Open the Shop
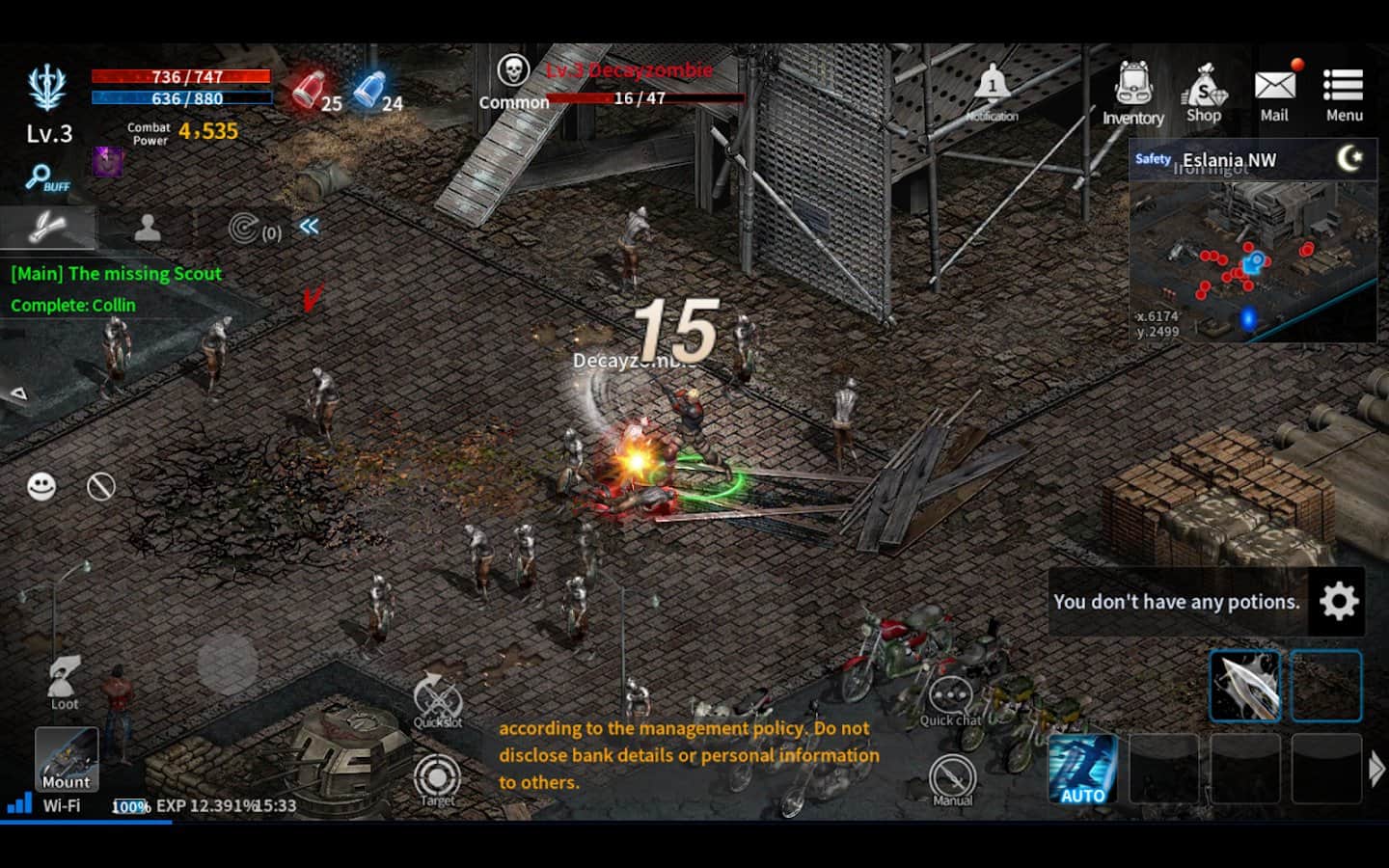Image resolution: width=1389 pixels, height=868 pixels. (x=1203, y=94)
